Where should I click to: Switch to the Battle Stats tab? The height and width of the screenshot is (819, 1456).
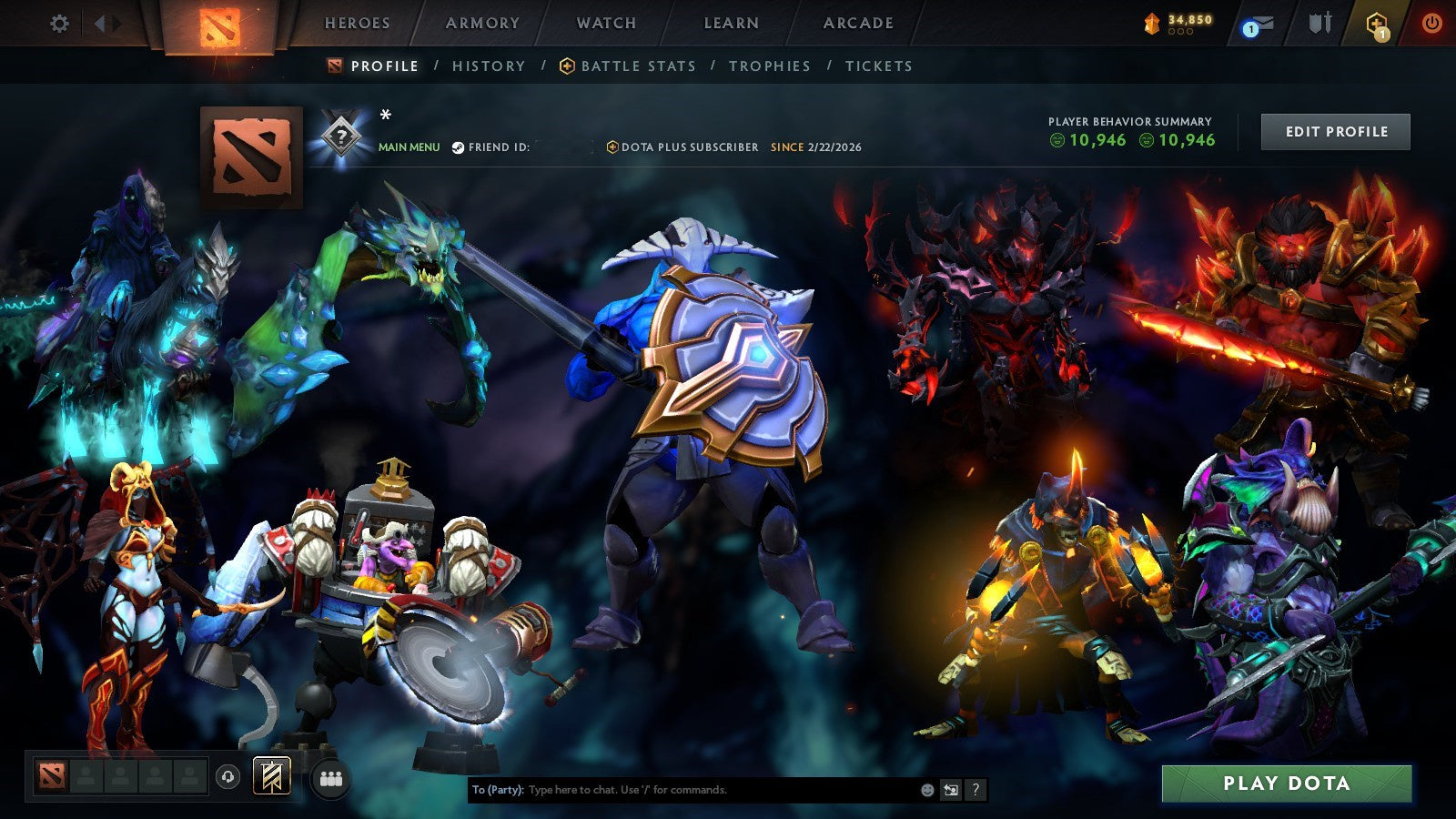(x=638, y=66)
